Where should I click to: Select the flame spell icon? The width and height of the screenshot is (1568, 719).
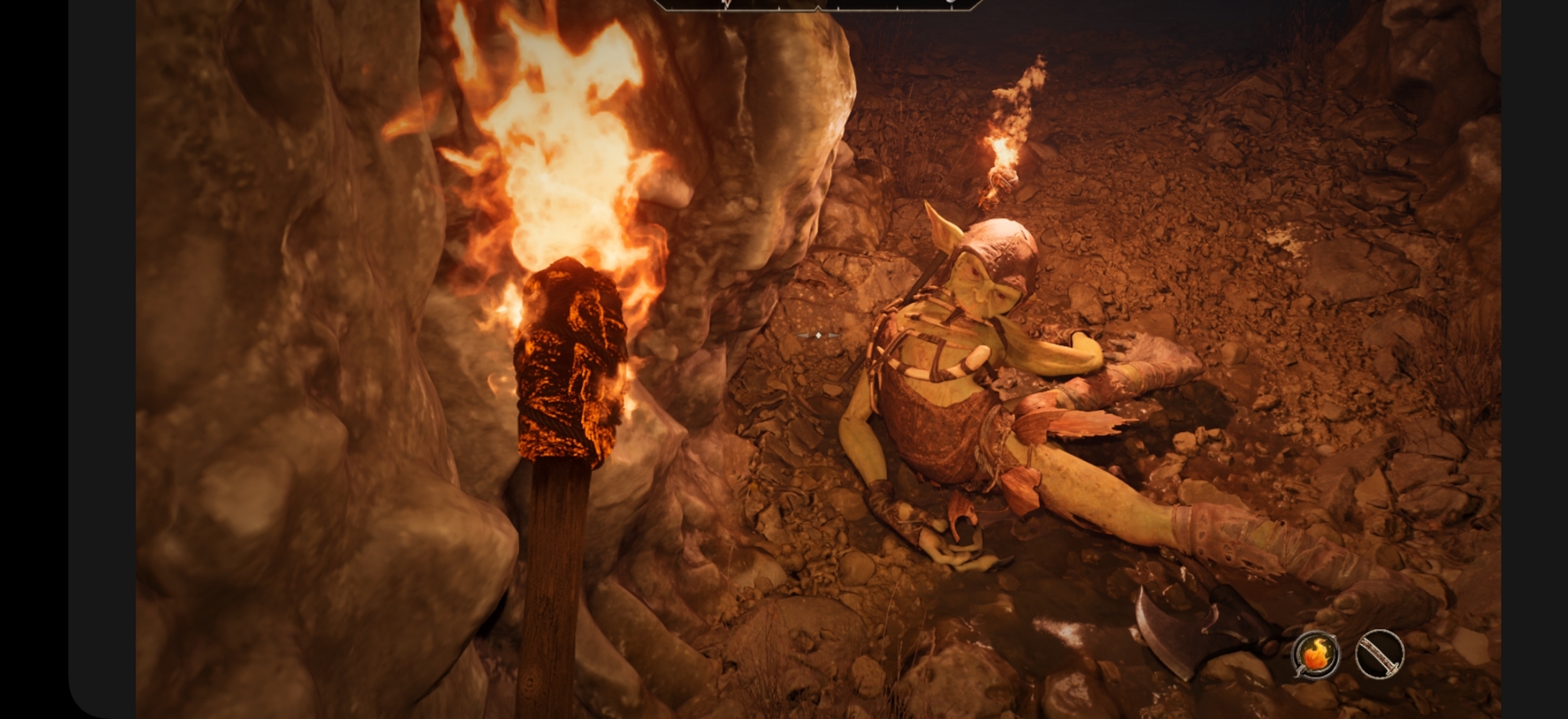[1316, 654]
